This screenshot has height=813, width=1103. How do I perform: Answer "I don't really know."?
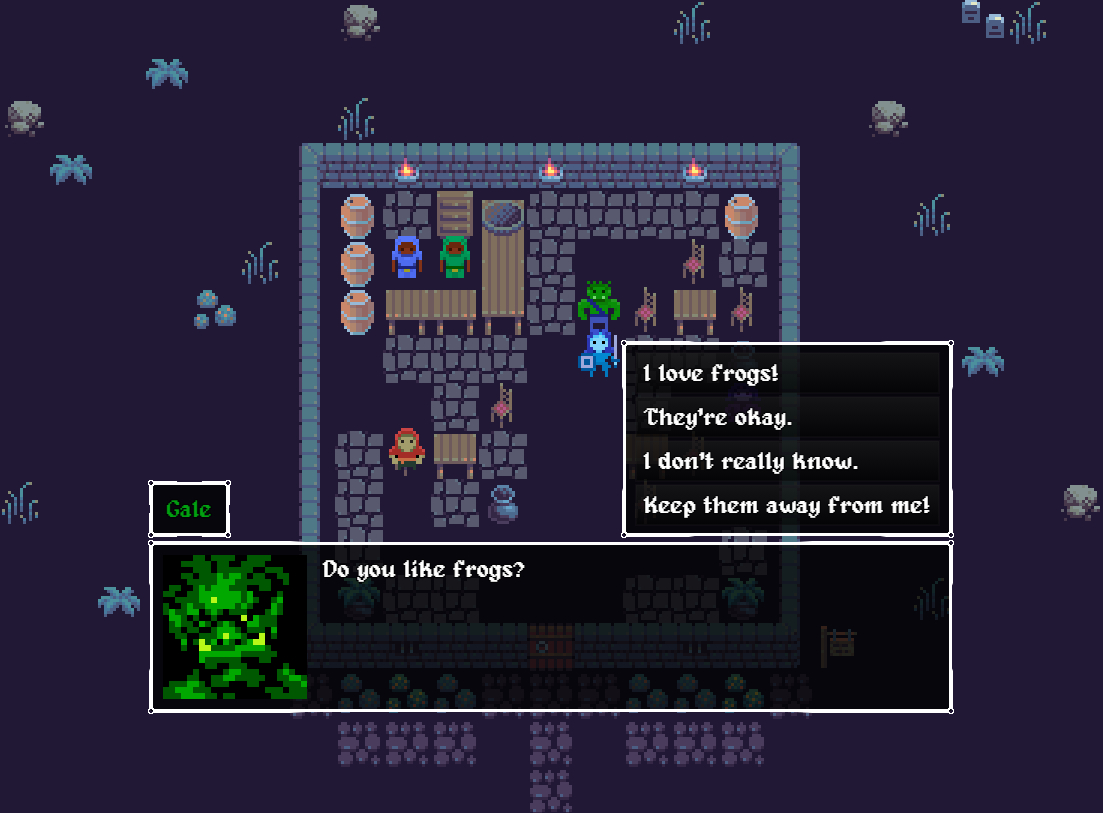point(787,461)
